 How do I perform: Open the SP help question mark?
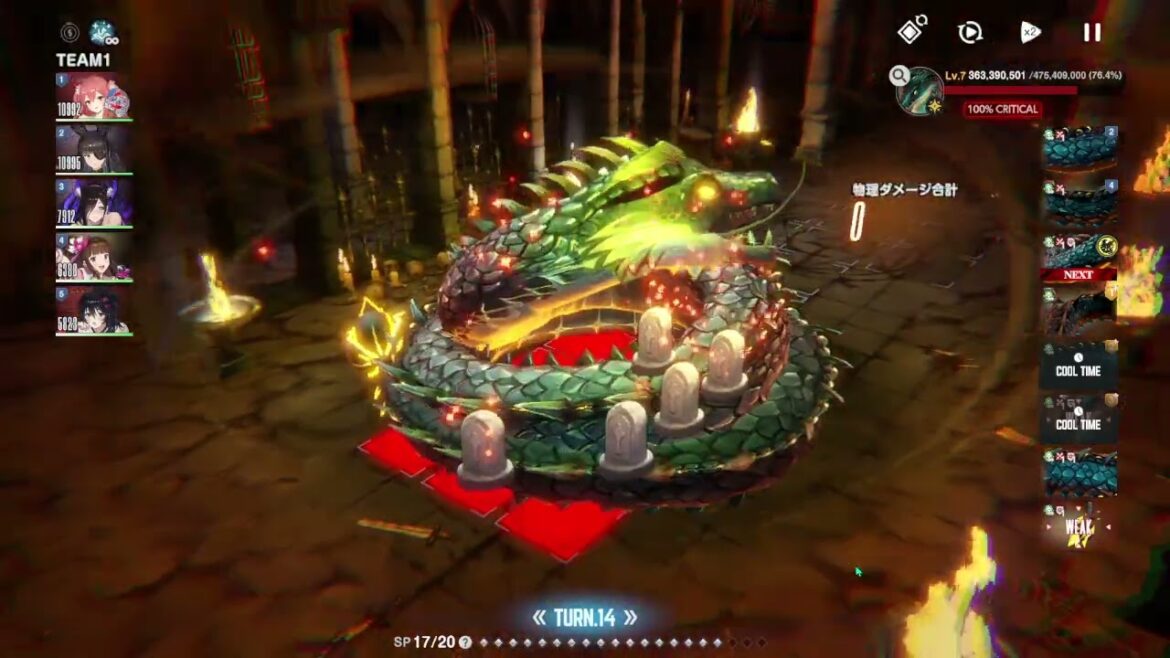click(465, 642)
